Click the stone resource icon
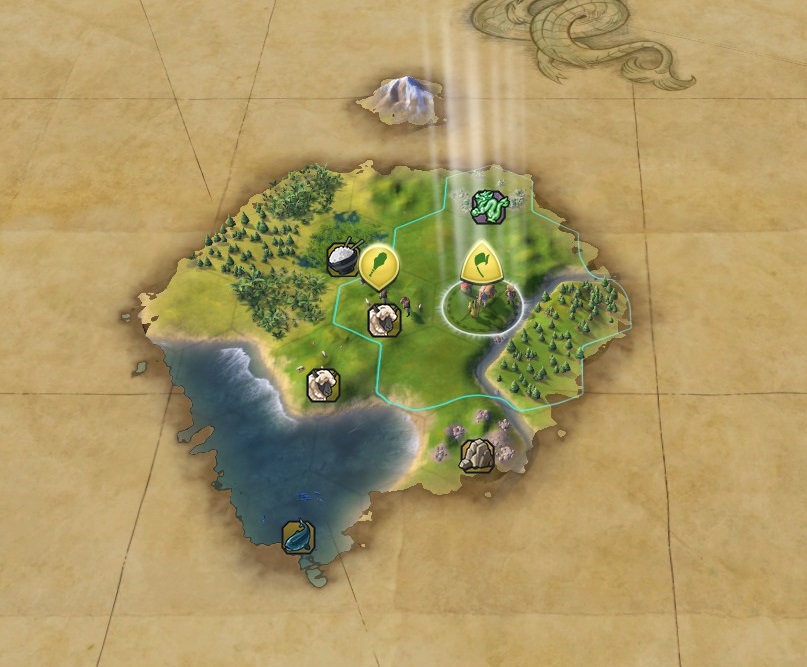 click(x=476, y=456)
